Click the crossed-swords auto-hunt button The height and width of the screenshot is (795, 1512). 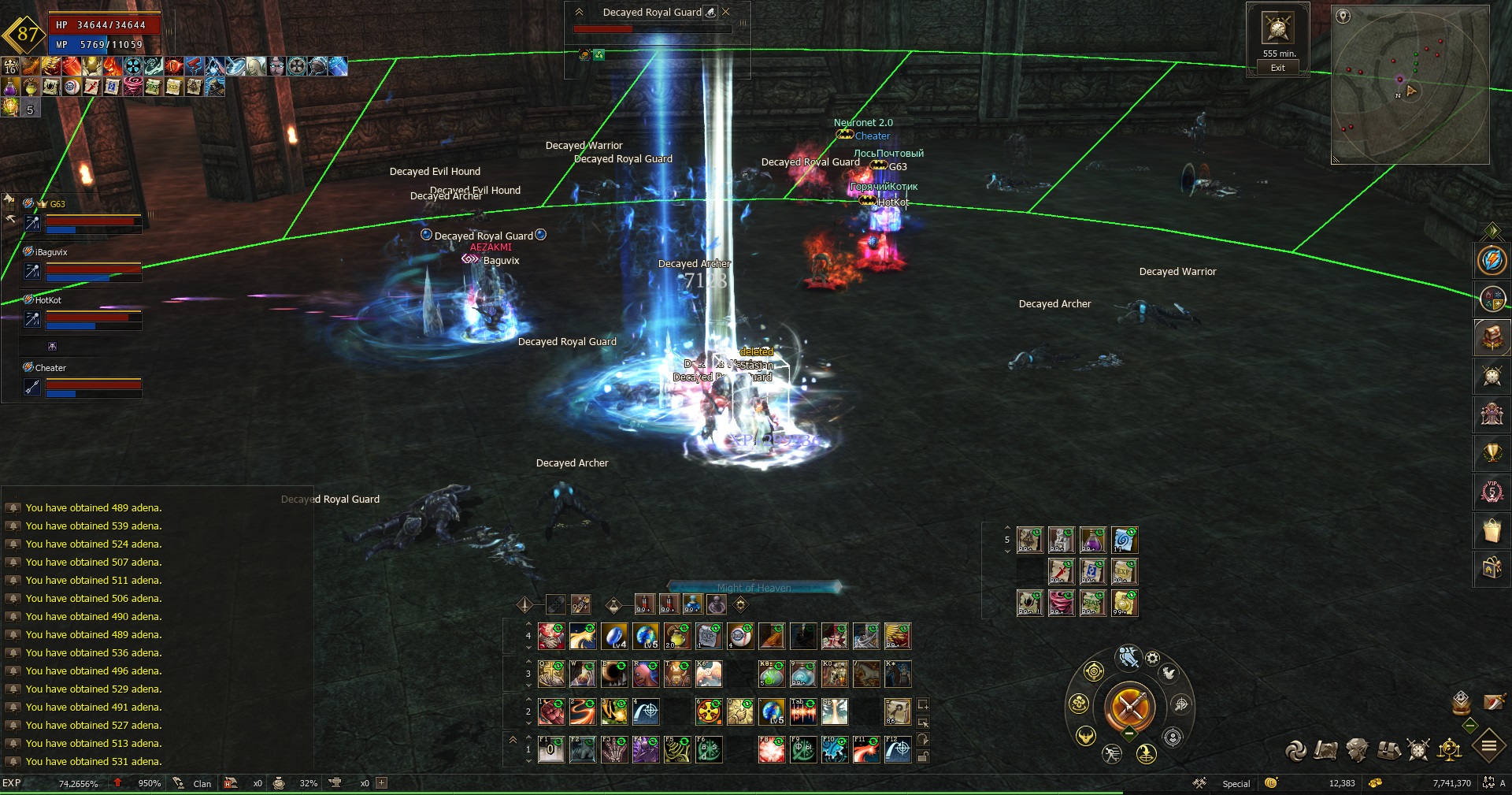(1129, 706)
